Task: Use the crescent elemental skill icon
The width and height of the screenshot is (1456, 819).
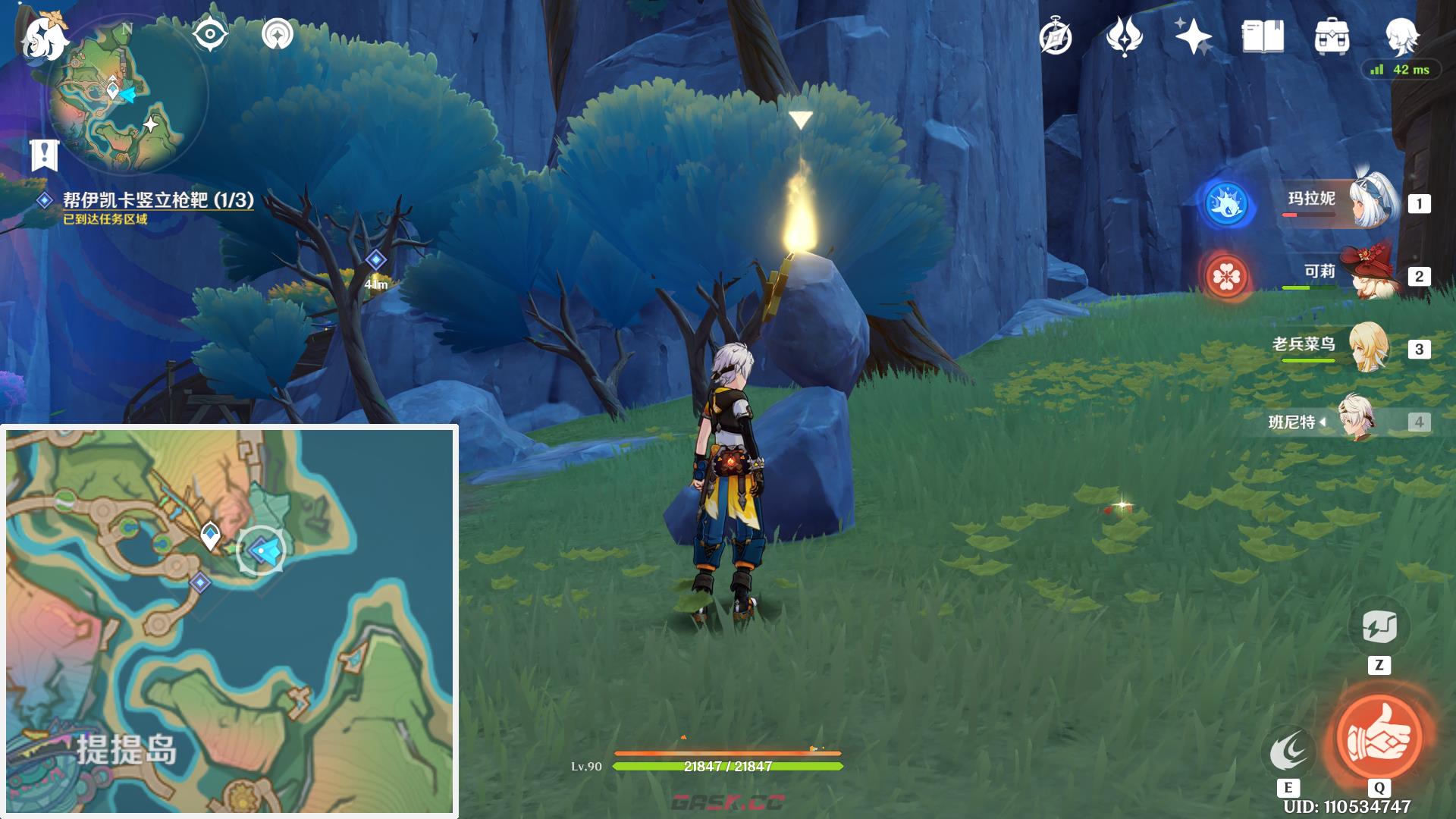Action: (1288, 751)
